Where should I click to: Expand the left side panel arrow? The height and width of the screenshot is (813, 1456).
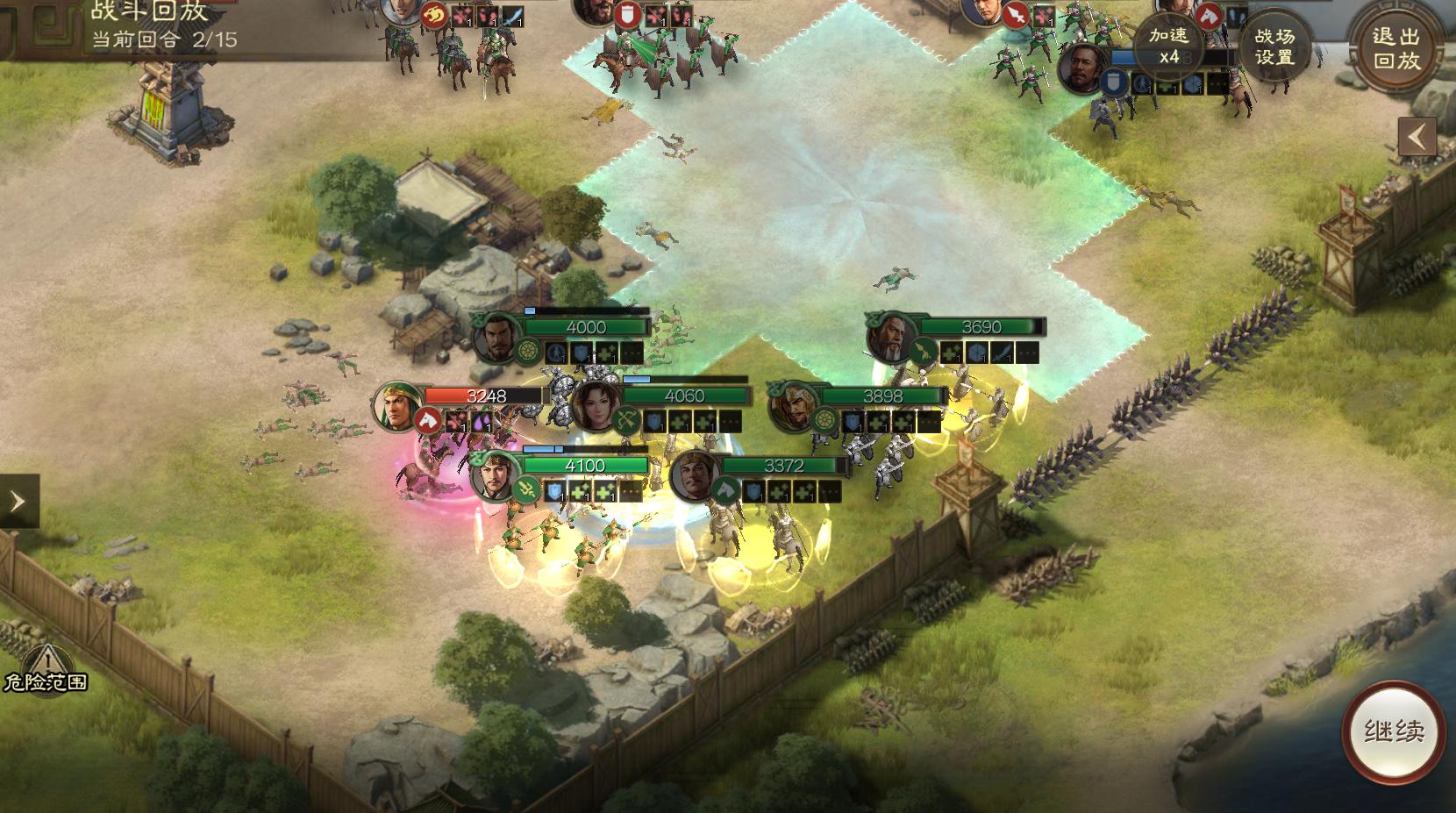click(18, 502)
